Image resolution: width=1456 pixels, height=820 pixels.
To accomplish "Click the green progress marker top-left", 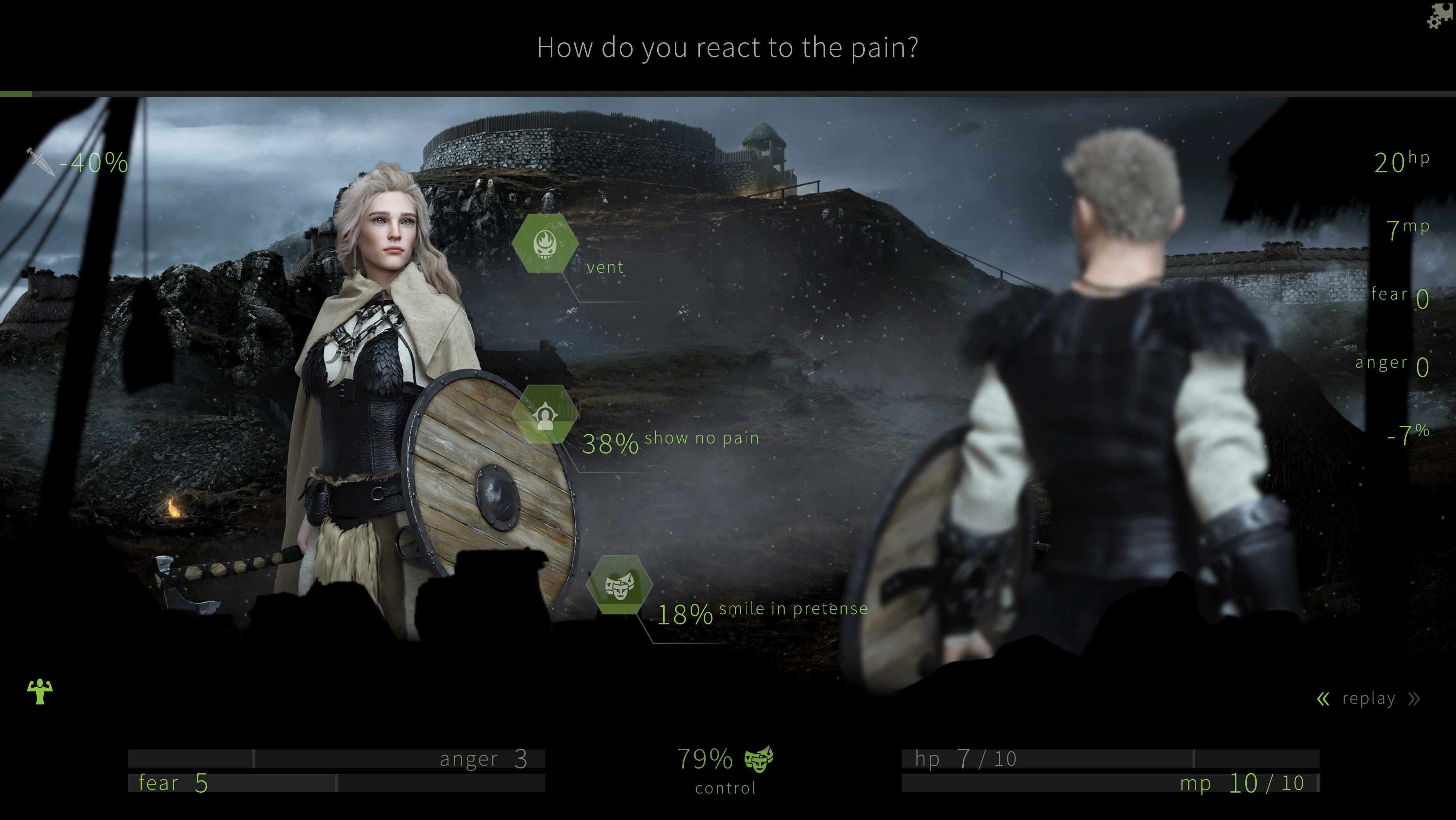I will click(x=16, y=94).
